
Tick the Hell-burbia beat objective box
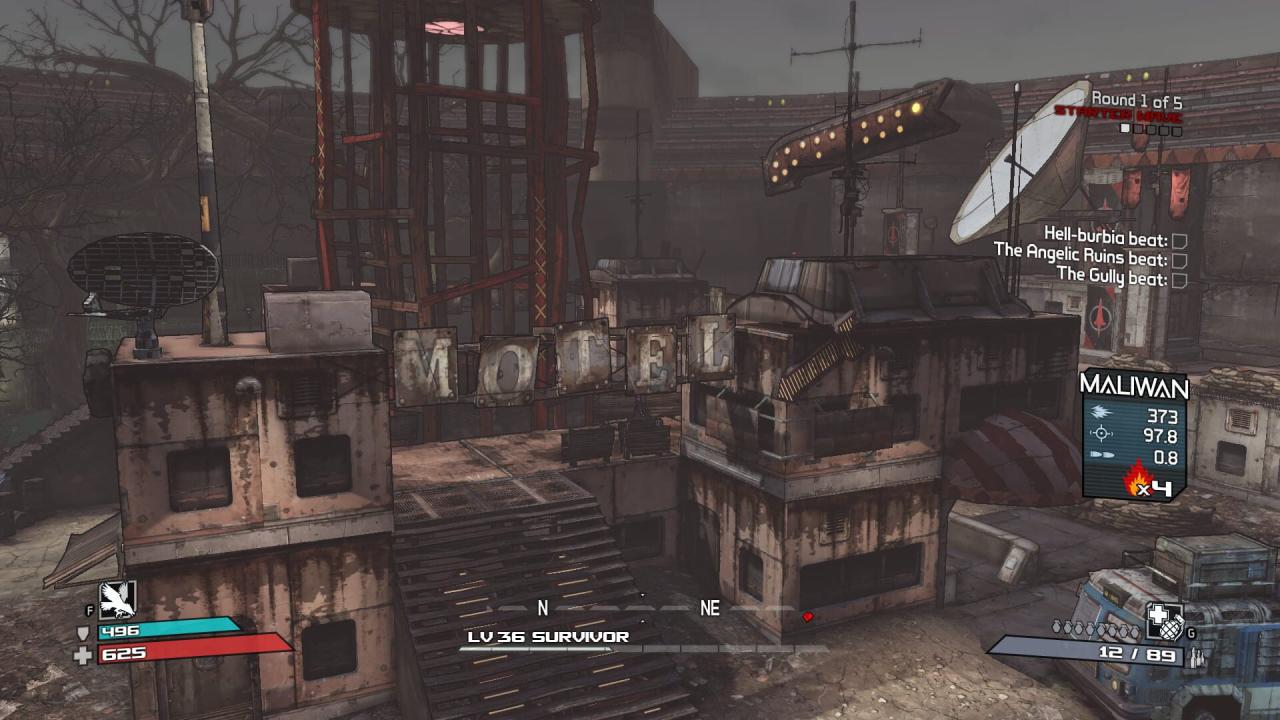pos(1179,240)
